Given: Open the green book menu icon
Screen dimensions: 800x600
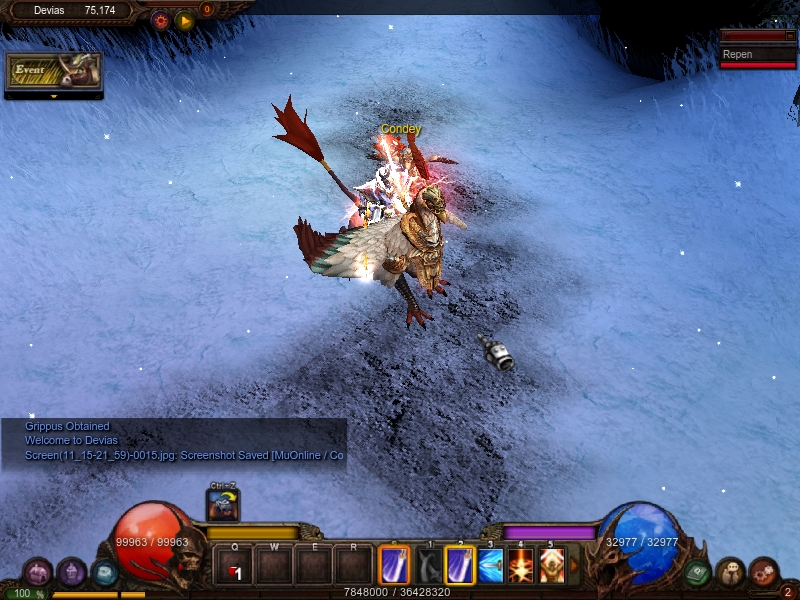Looking at the screenshot, I should (x=698, y=572).
